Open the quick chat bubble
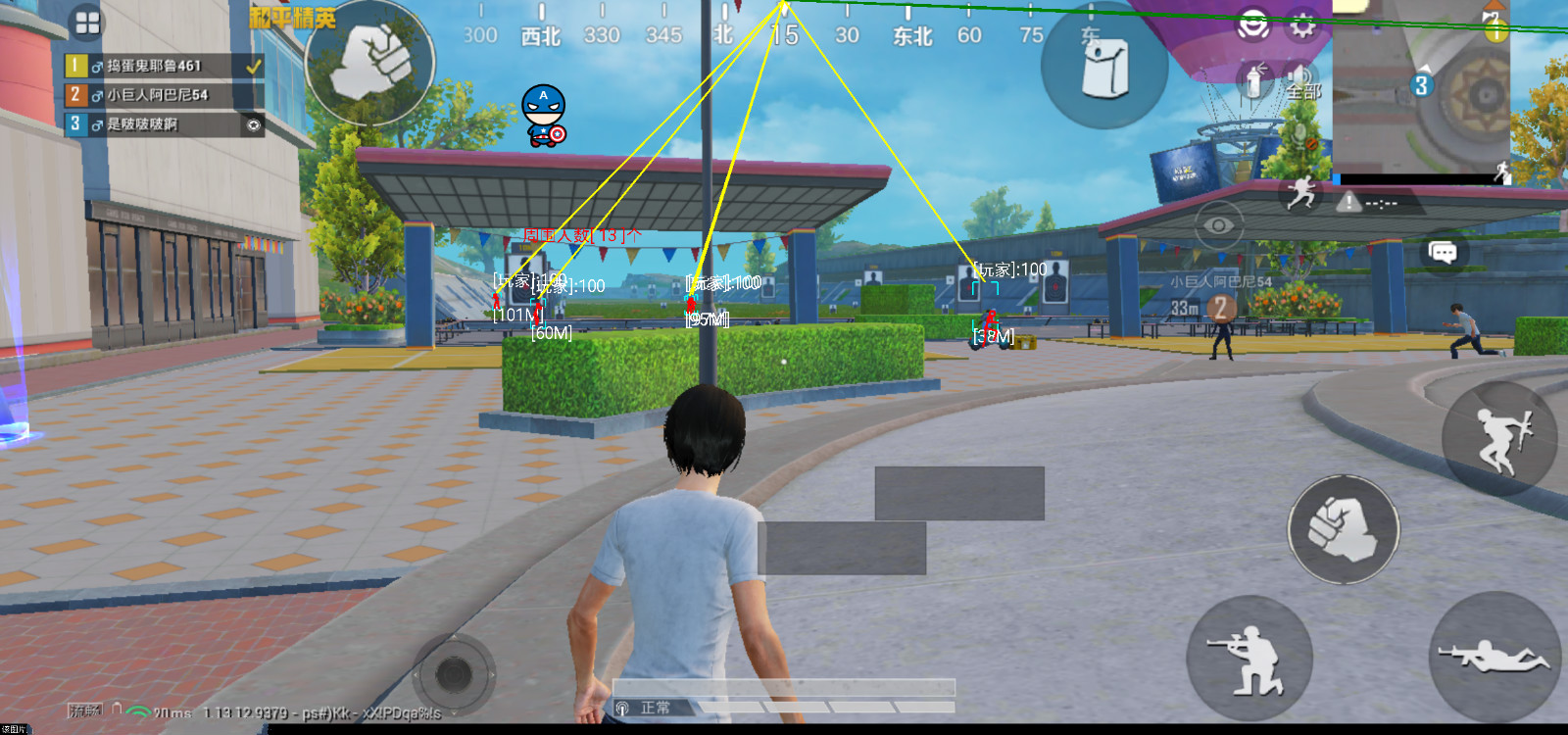The width and height of the screenshot is (1568, 735). click(x=1443, y=252)
